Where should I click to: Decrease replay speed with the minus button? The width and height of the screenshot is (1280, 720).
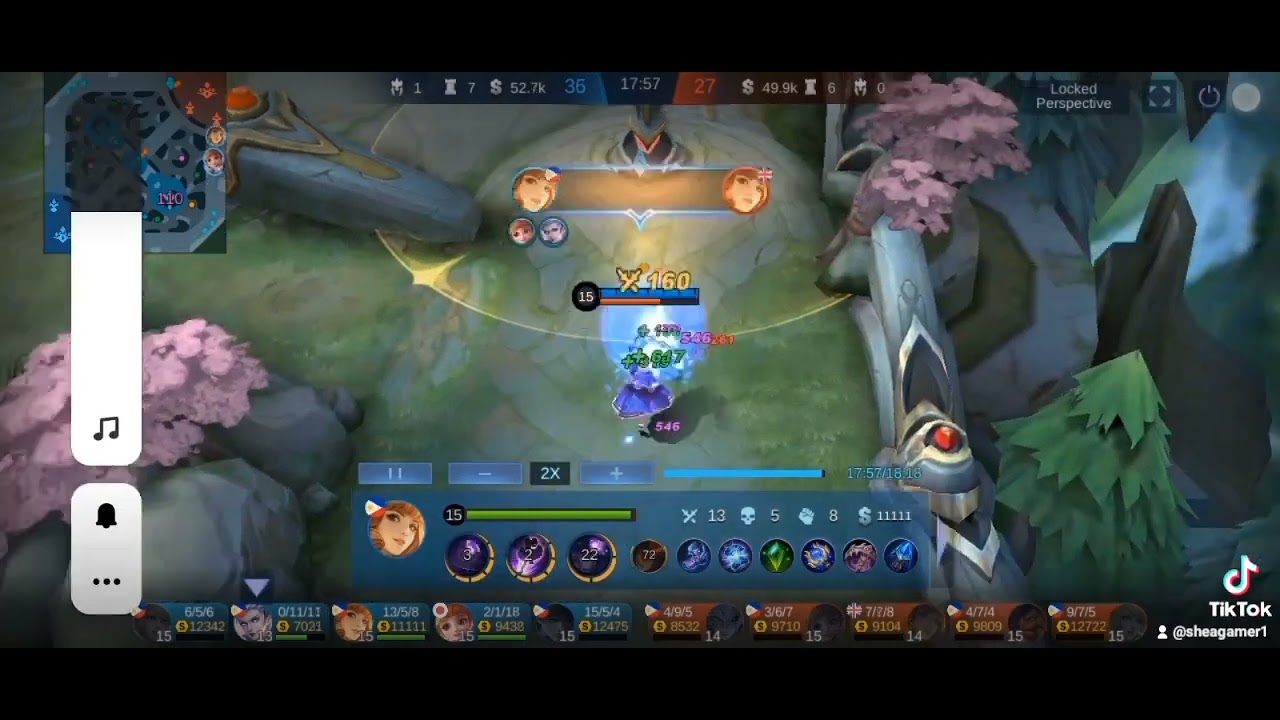(x=485, y=473)
